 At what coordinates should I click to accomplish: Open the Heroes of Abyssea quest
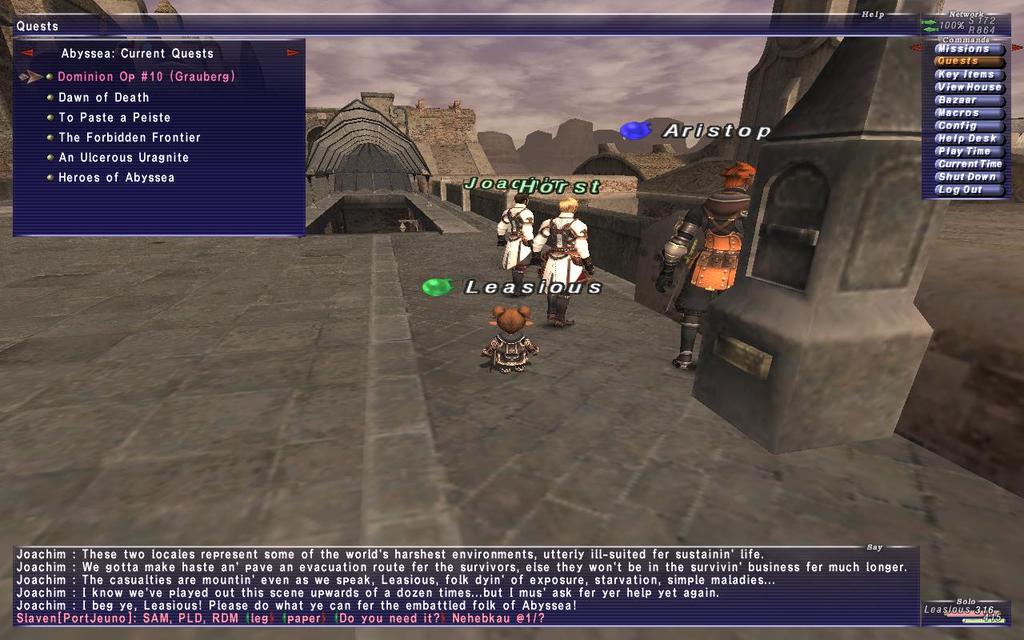pos(116,177)
